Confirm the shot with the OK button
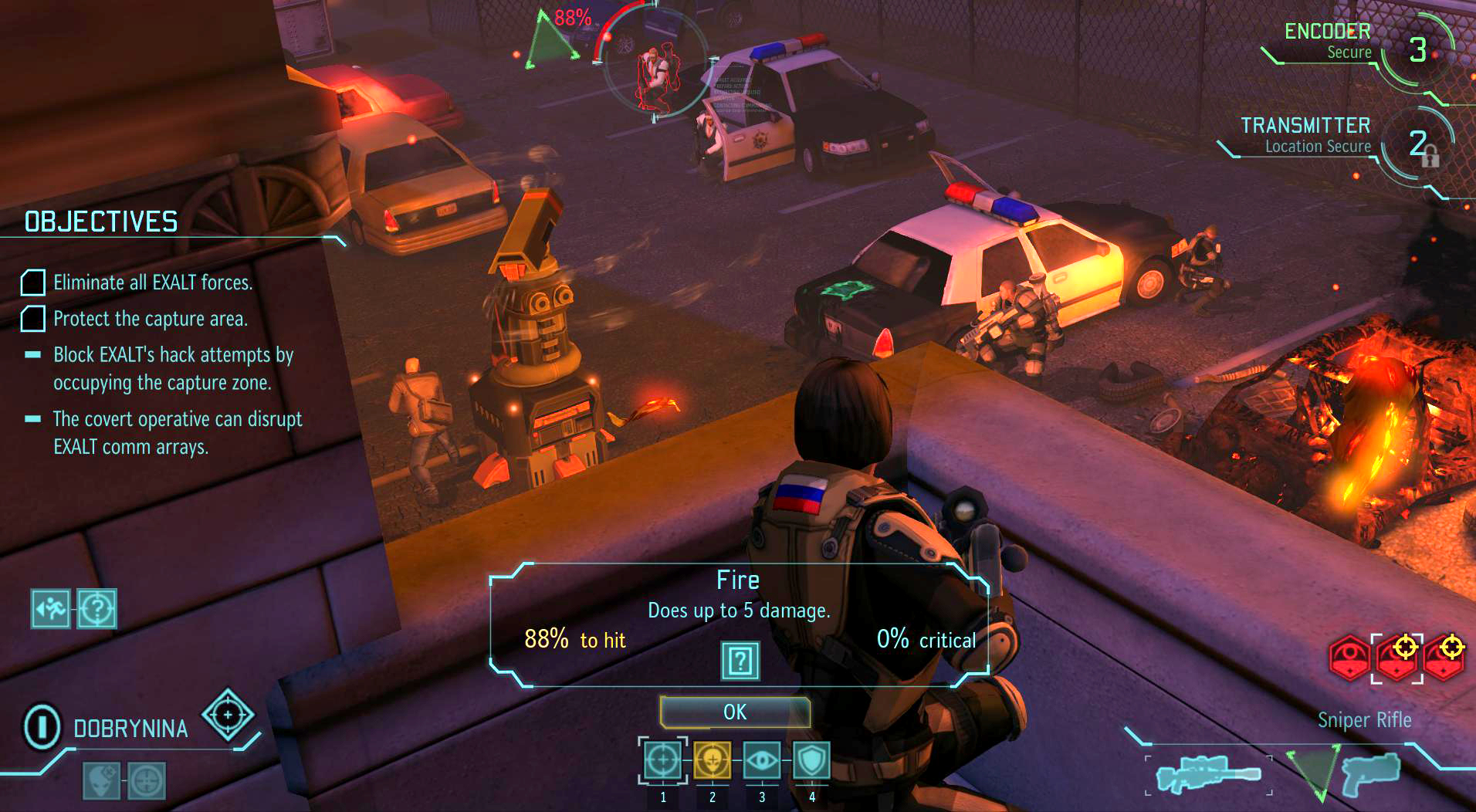Screen dimensions: 1476x812 coord(735,712)
